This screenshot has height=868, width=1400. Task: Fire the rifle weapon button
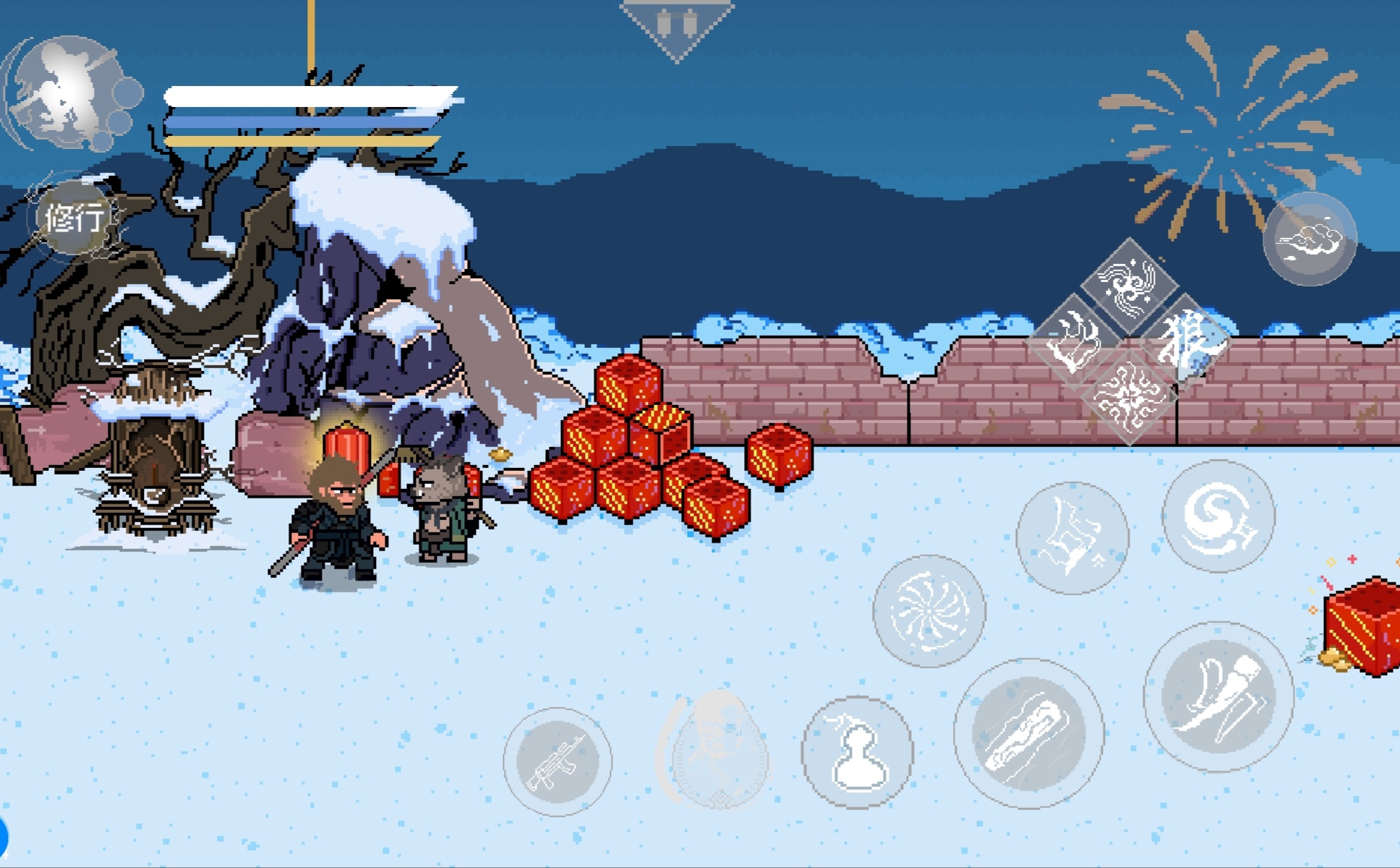[x=558, y=762]
